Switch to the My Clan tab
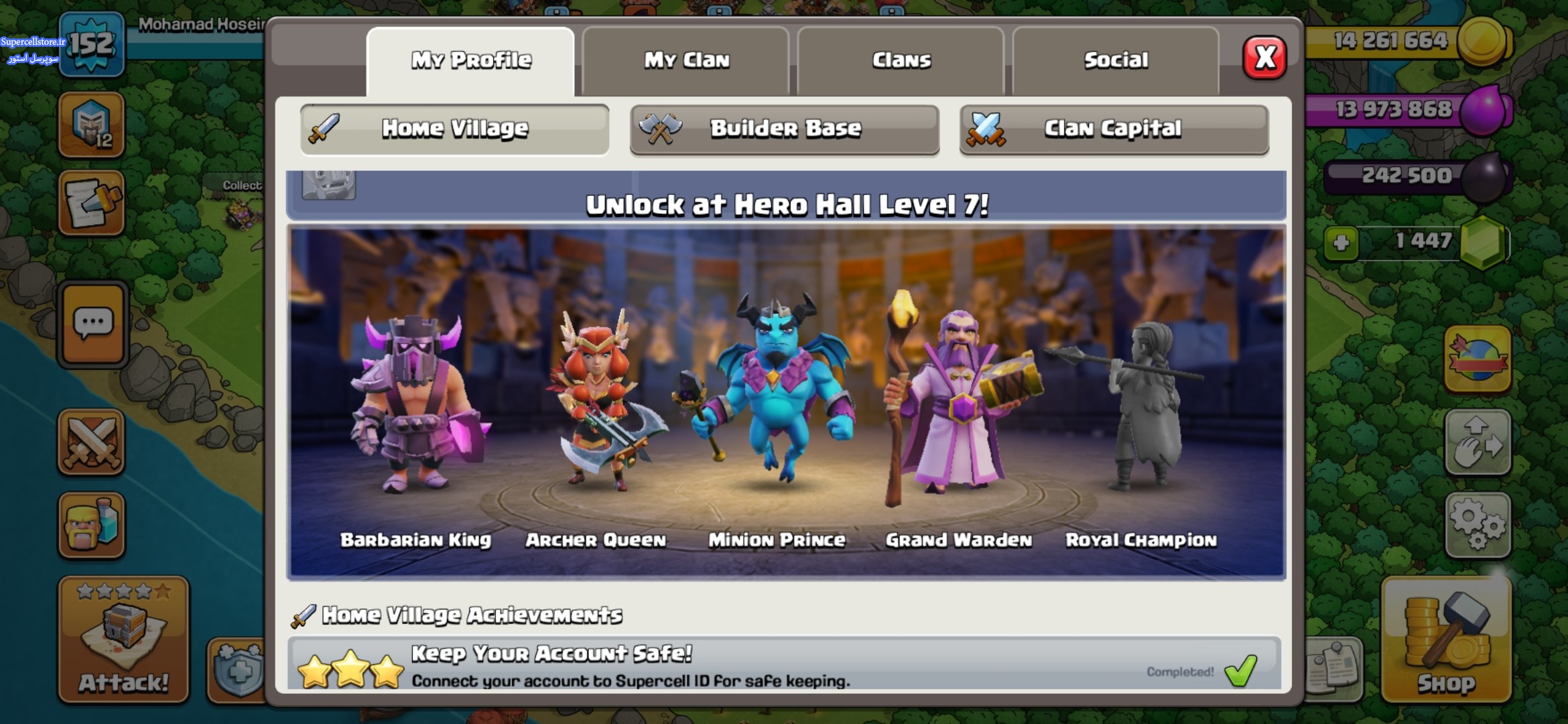1568x724 pixels. click(686, 60)
